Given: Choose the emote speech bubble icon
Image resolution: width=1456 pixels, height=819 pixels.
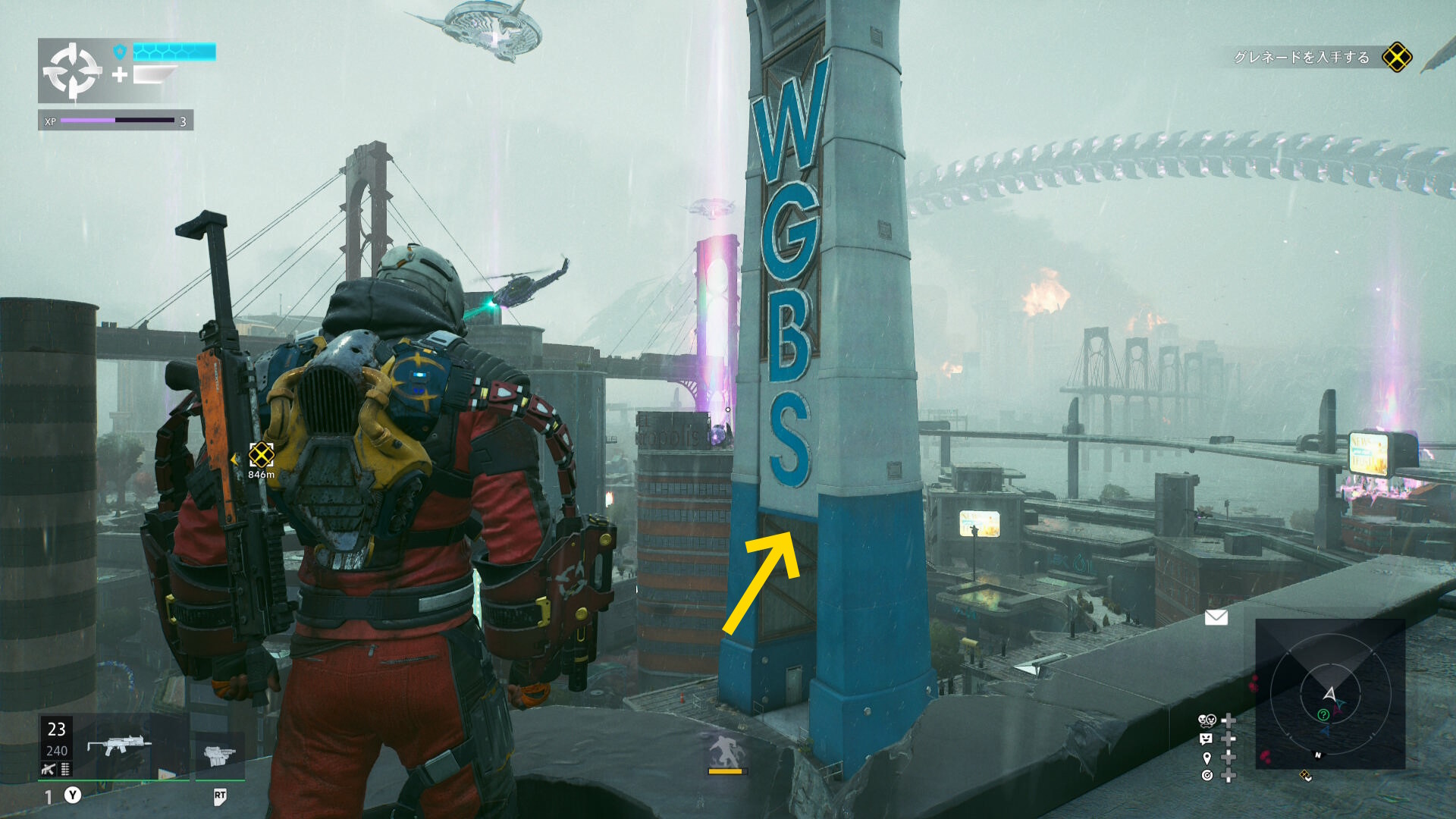Looking at the screenshot, I should click(1207, 739).
